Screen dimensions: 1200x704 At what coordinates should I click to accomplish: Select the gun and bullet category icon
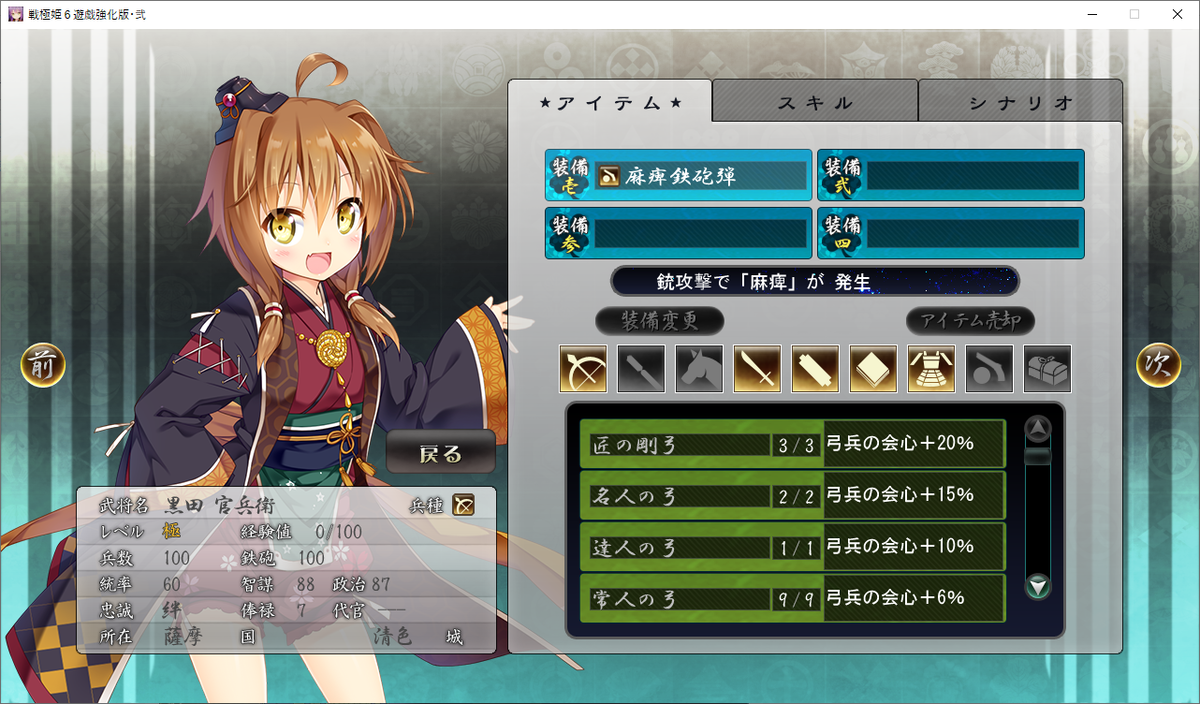989,369
